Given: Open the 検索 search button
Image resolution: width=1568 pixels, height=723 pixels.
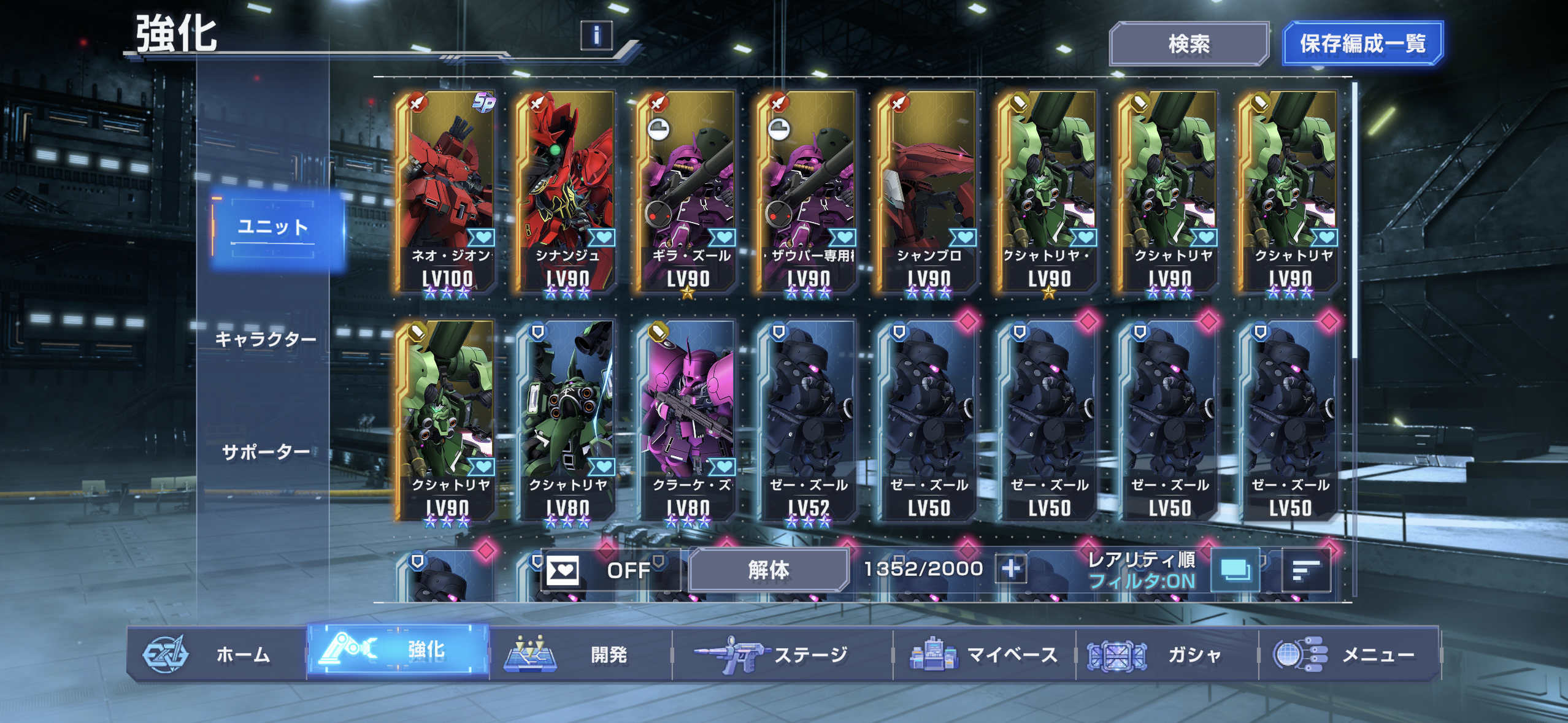Looking at the screenshot, I should click(x=1188, y=44).
